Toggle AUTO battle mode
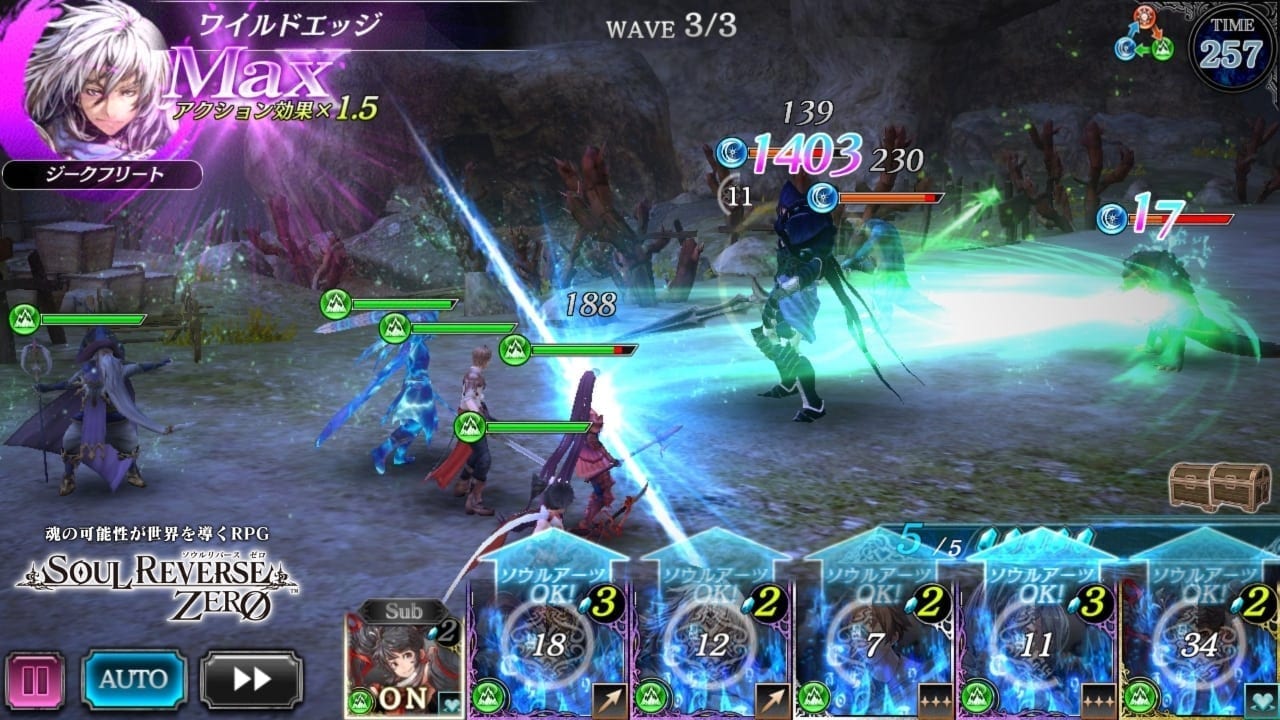This screenshot has height=720, width=1280. coord(134,680)
